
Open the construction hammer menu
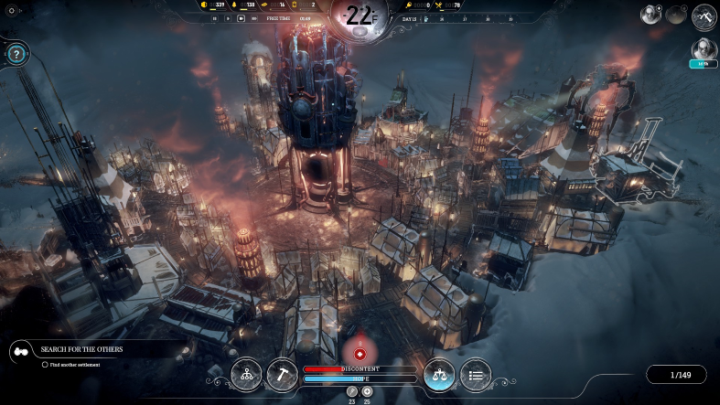click(x=282, y=374)
